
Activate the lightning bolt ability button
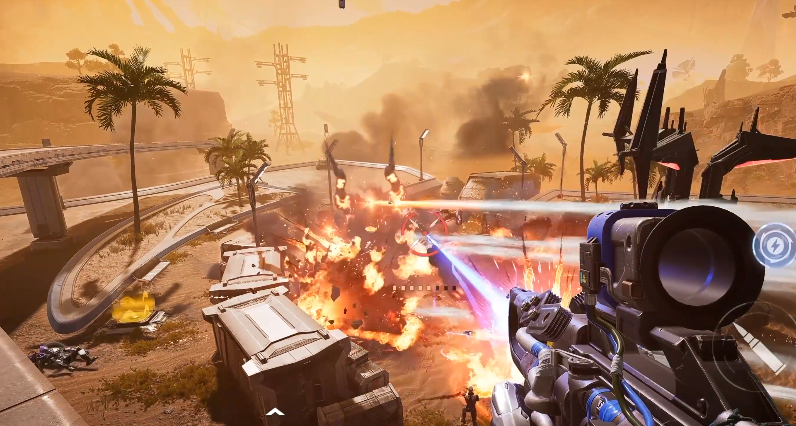point(774,245)
